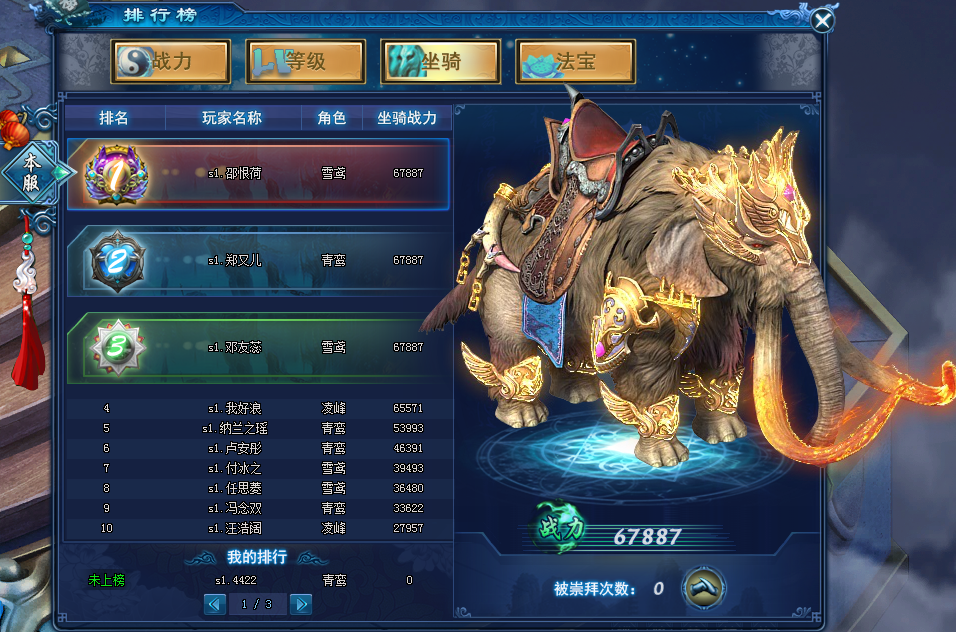Select rank 7 row s1.付冰之

[258, 468]
